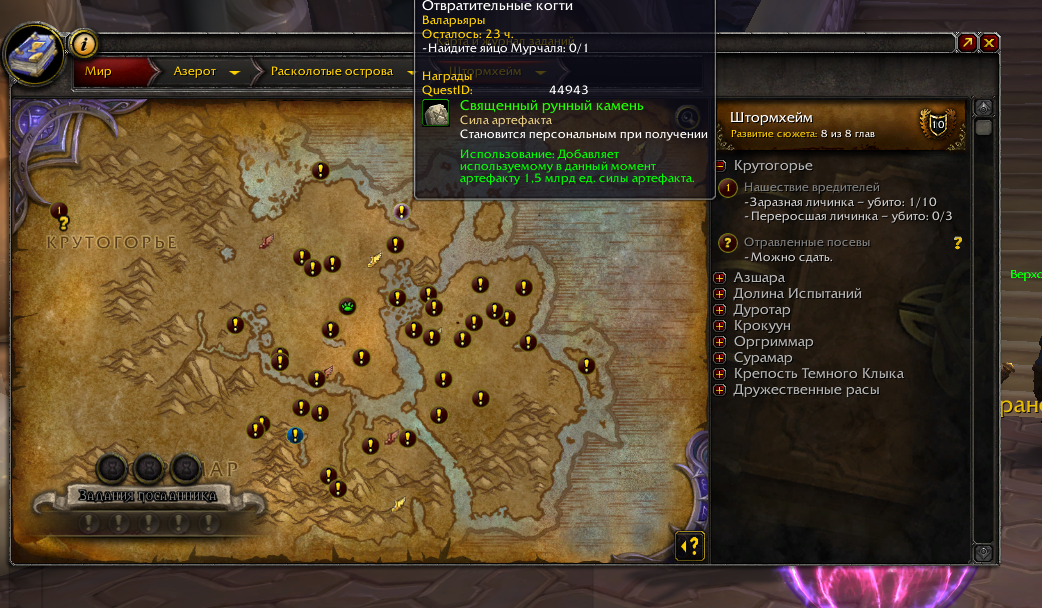Expand the Азшара quest group
Viewport: 1042px width, 608px height.
pyautogui.click(x=720, y=278)
